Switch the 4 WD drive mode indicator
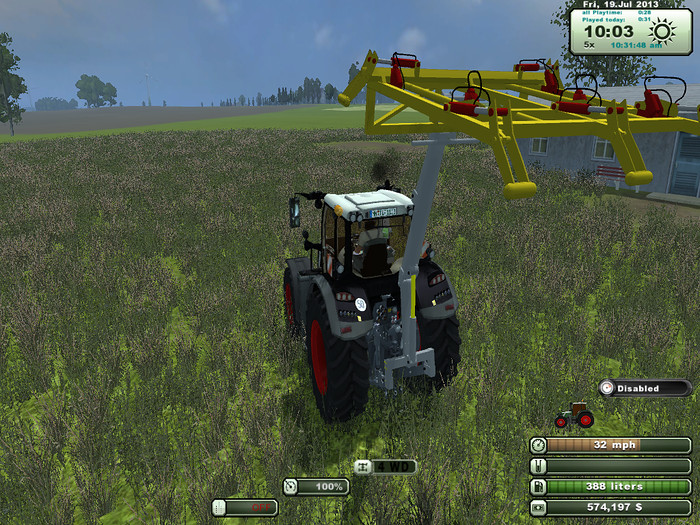 point(385,466)
